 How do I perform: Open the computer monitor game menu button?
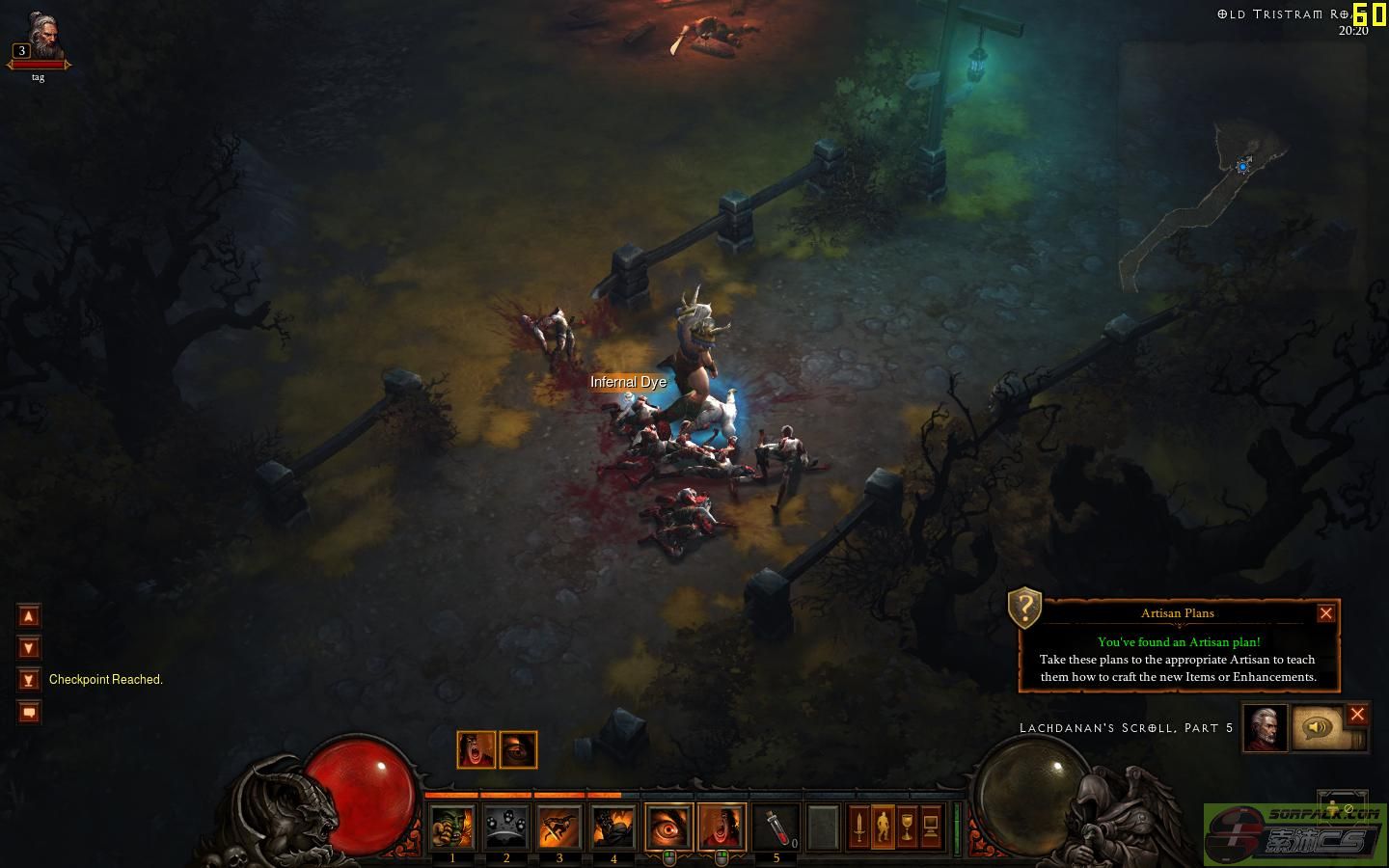click(931, 827)
